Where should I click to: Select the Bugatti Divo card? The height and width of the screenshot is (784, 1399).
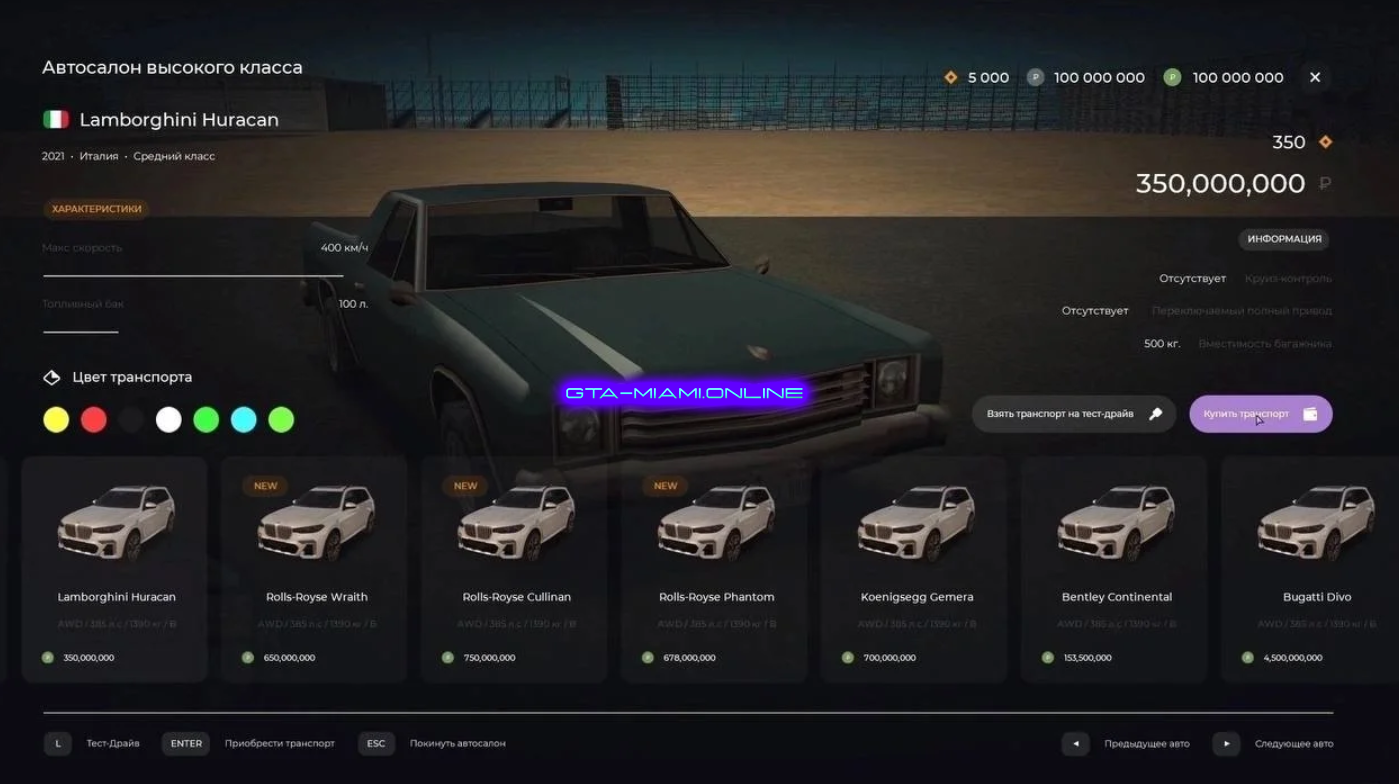[x=1315, y=570]
